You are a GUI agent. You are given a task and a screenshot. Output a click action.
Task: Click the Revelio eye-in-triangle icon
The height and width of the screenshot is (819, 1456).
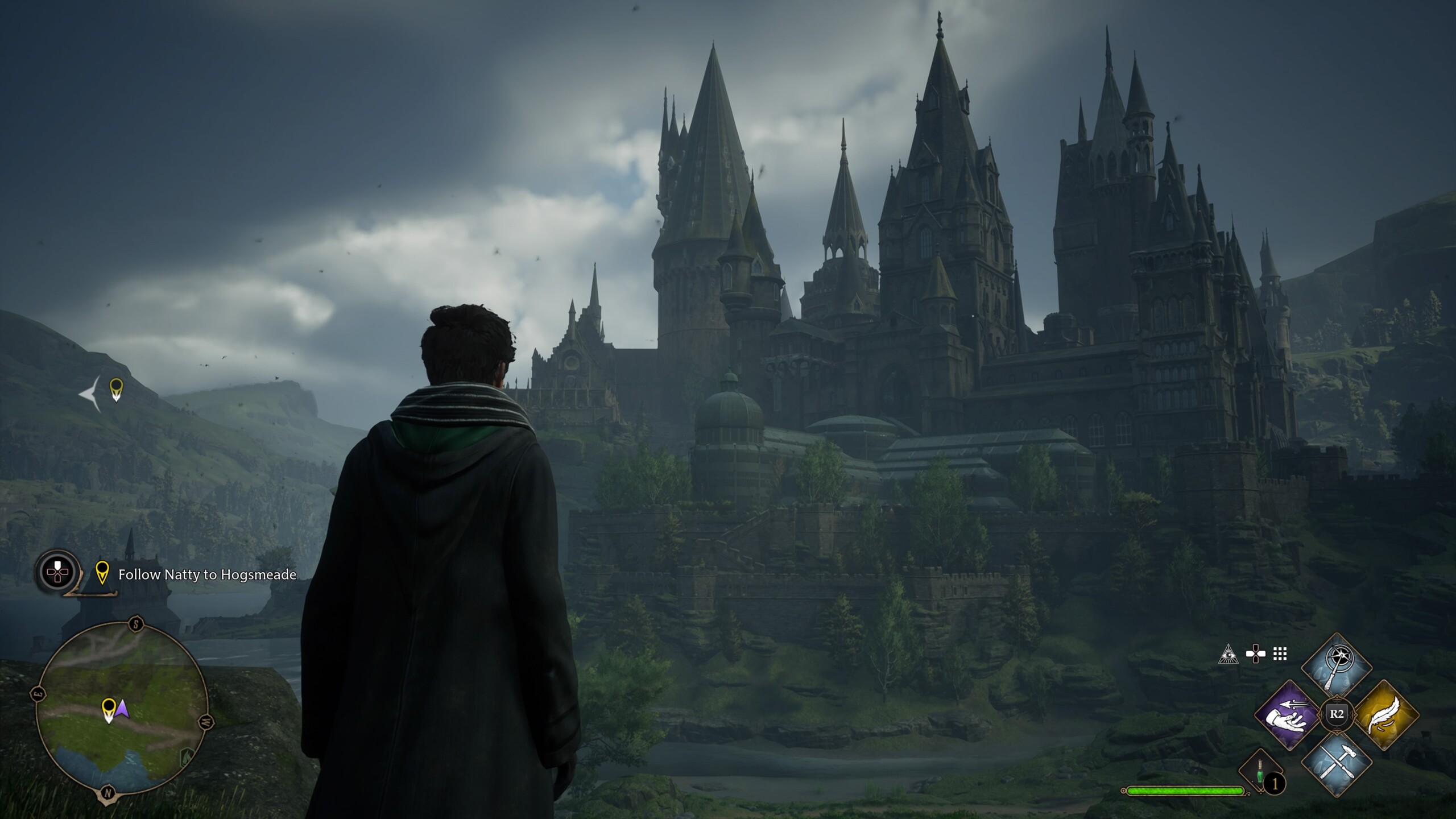click(x=1228, y=655)
